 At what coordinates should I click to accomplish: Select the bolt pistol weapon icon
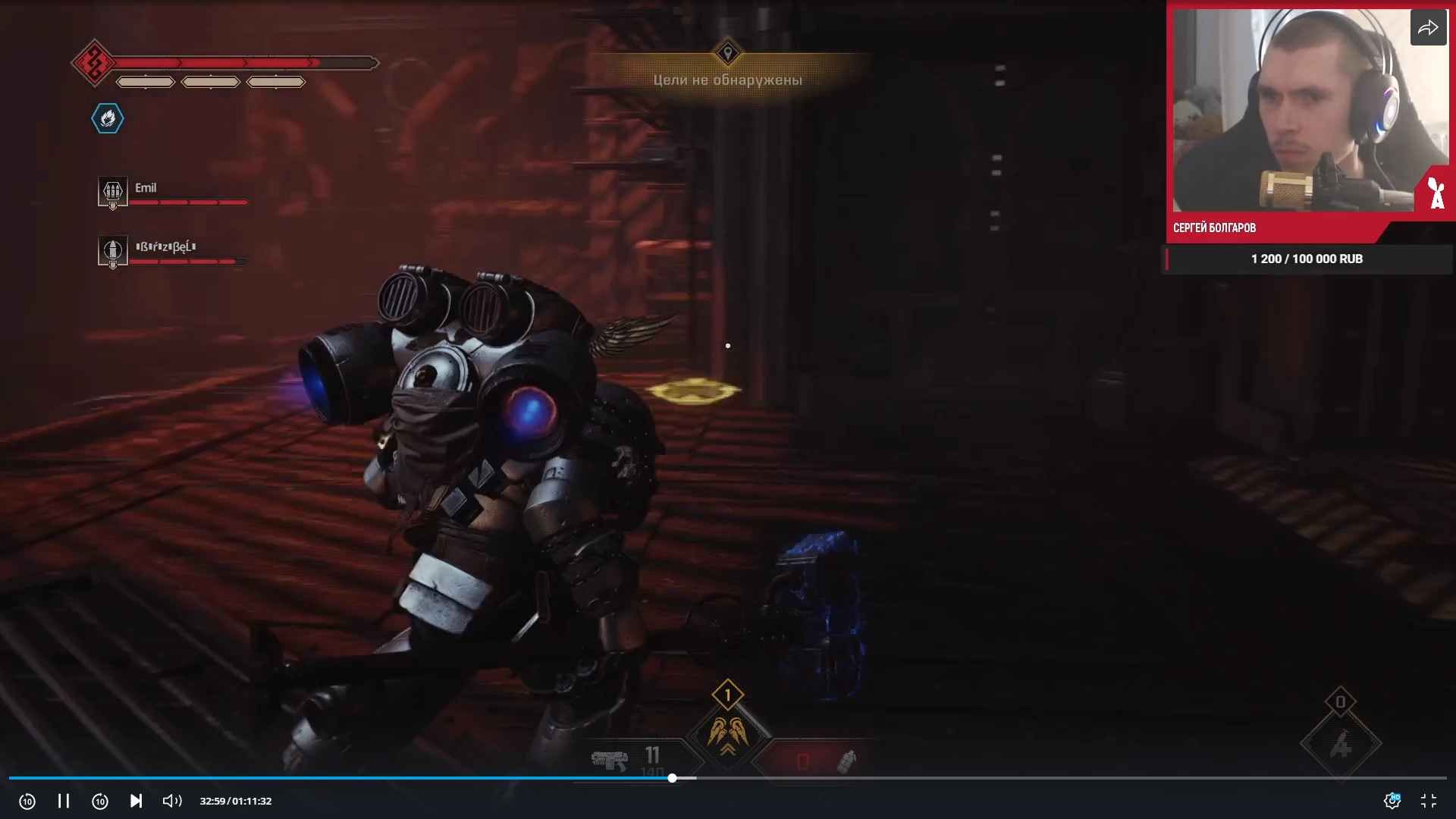pyautogui.click(x=609, y=760)
